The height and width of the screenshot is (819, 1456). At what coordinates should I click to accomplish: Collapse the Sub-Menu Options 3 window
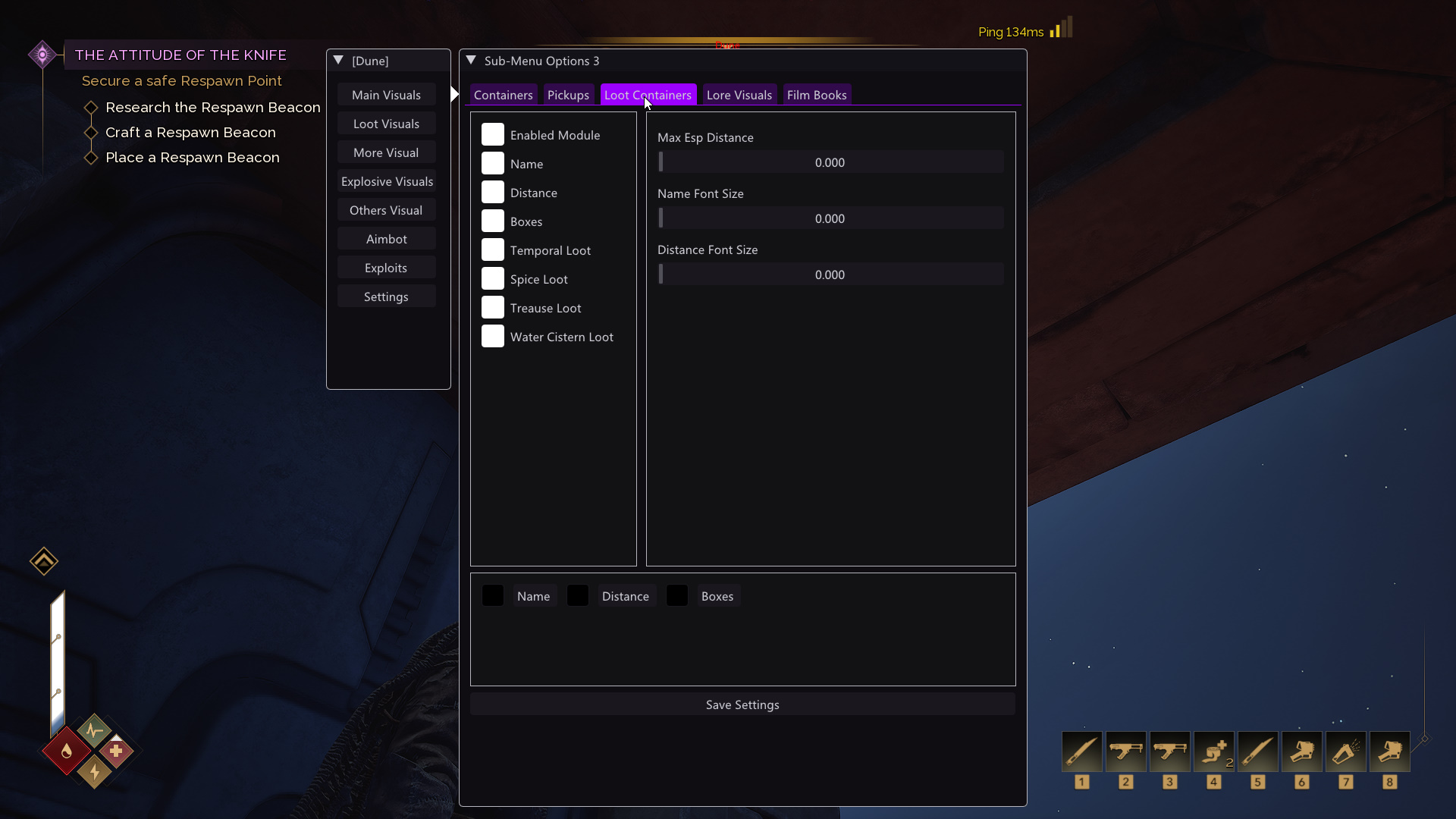coord(471,61)
